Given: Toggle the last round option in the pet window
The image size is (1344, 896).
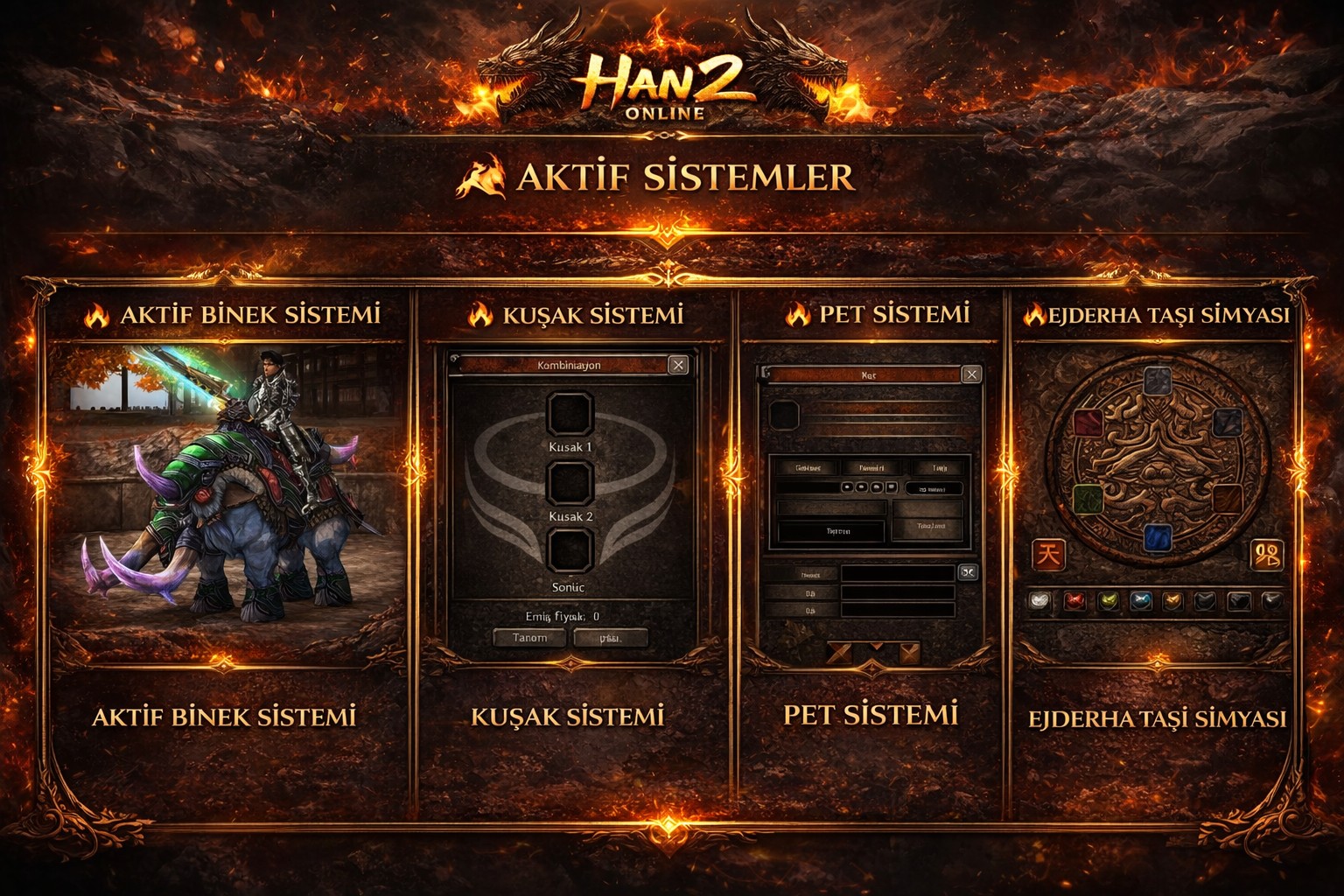Looking at the screenshot, I should tap(890, 488).
